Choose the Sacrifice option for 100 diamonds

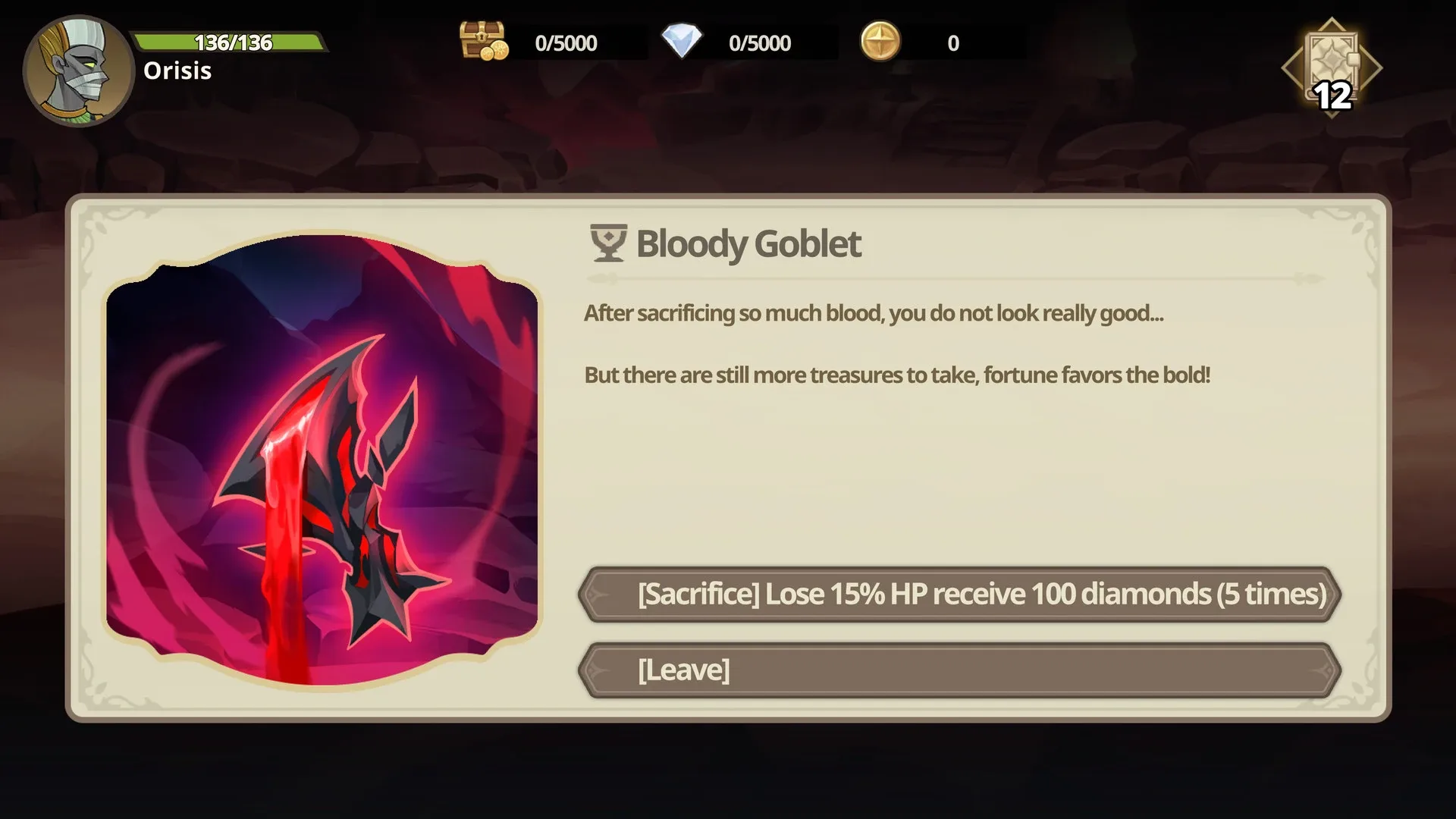click(960, 595)
